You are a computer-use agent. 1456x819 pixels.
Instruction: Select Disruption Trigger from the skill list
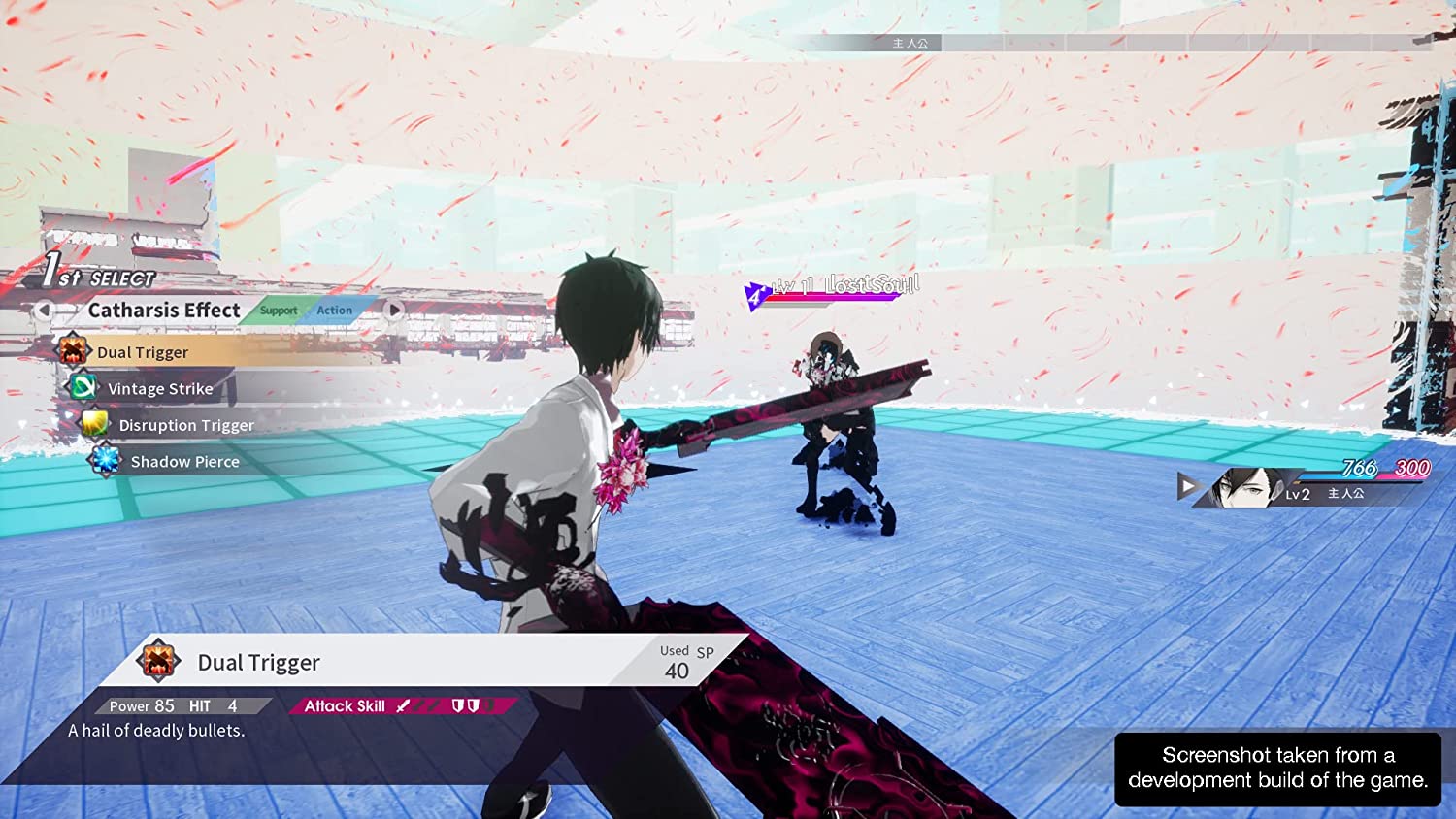point(186,425)
